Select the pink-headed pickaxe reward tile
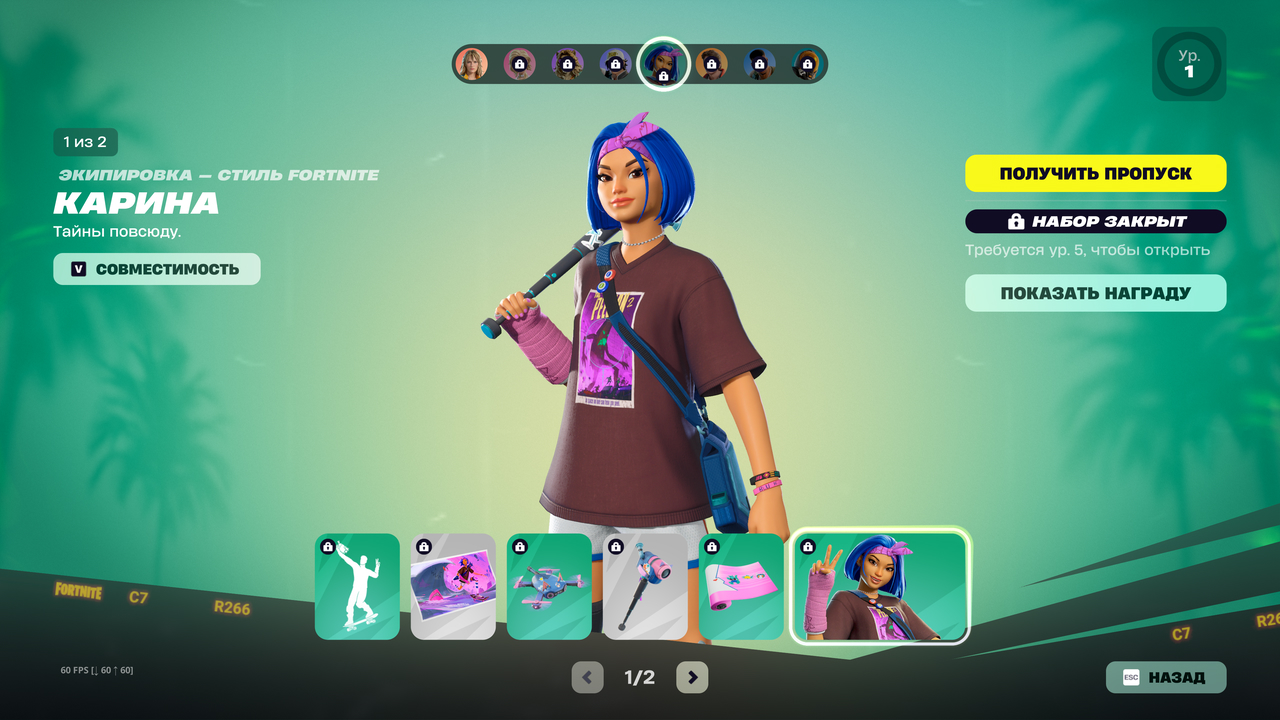The height and width of the screenshot is (720, 1280). point(645,586)
